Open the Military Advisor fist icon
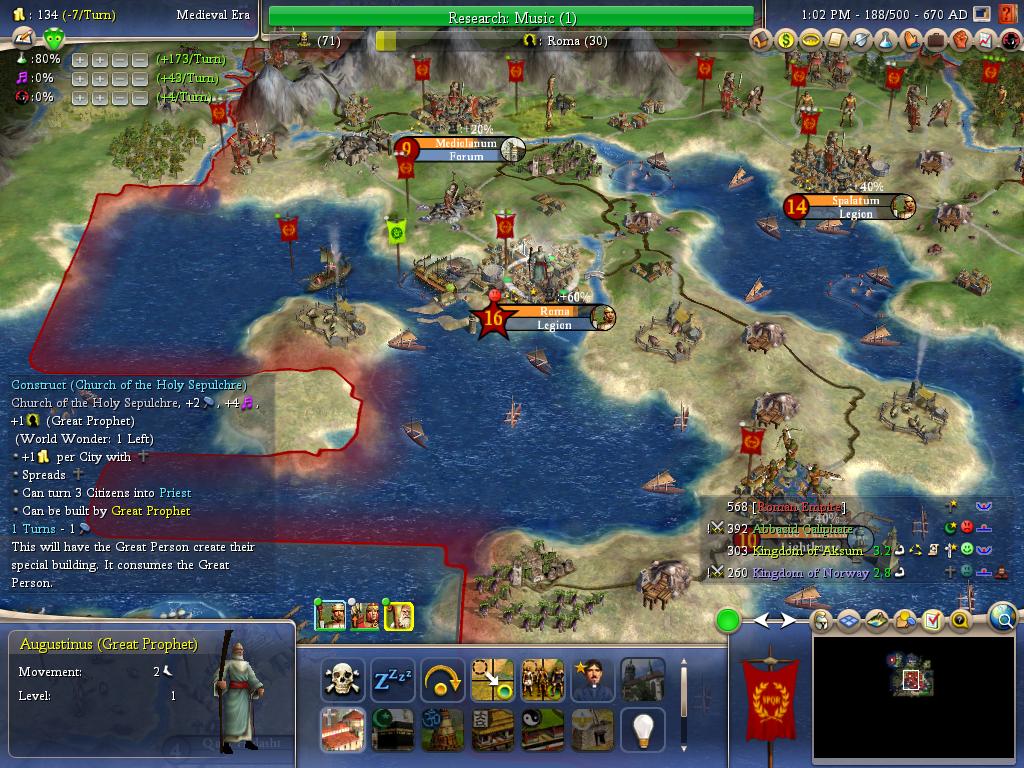1024x768 pixels. click(961, 40)
